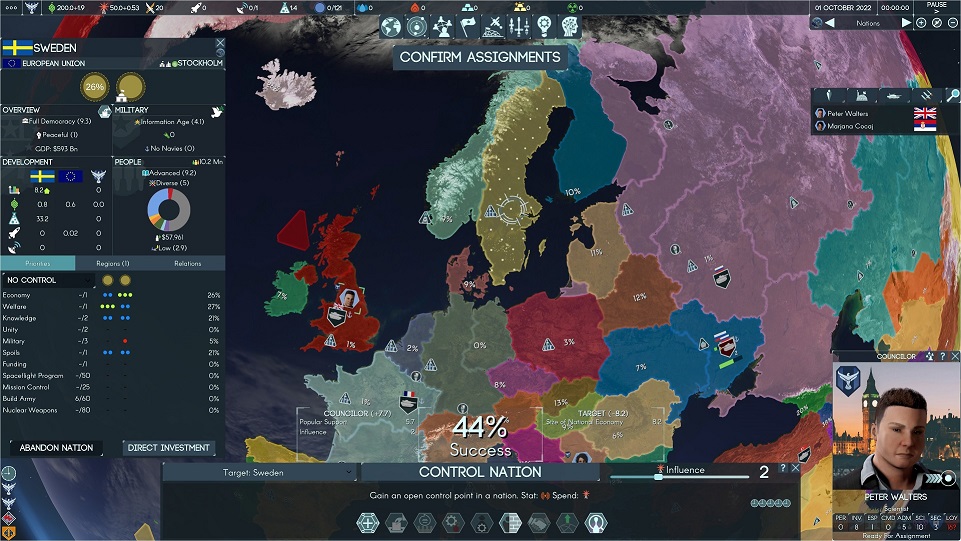Viewport: 961px width, 541px height.
Task: Click Peter Walters' councilor portrait
Action: click(x=895, y=430)
